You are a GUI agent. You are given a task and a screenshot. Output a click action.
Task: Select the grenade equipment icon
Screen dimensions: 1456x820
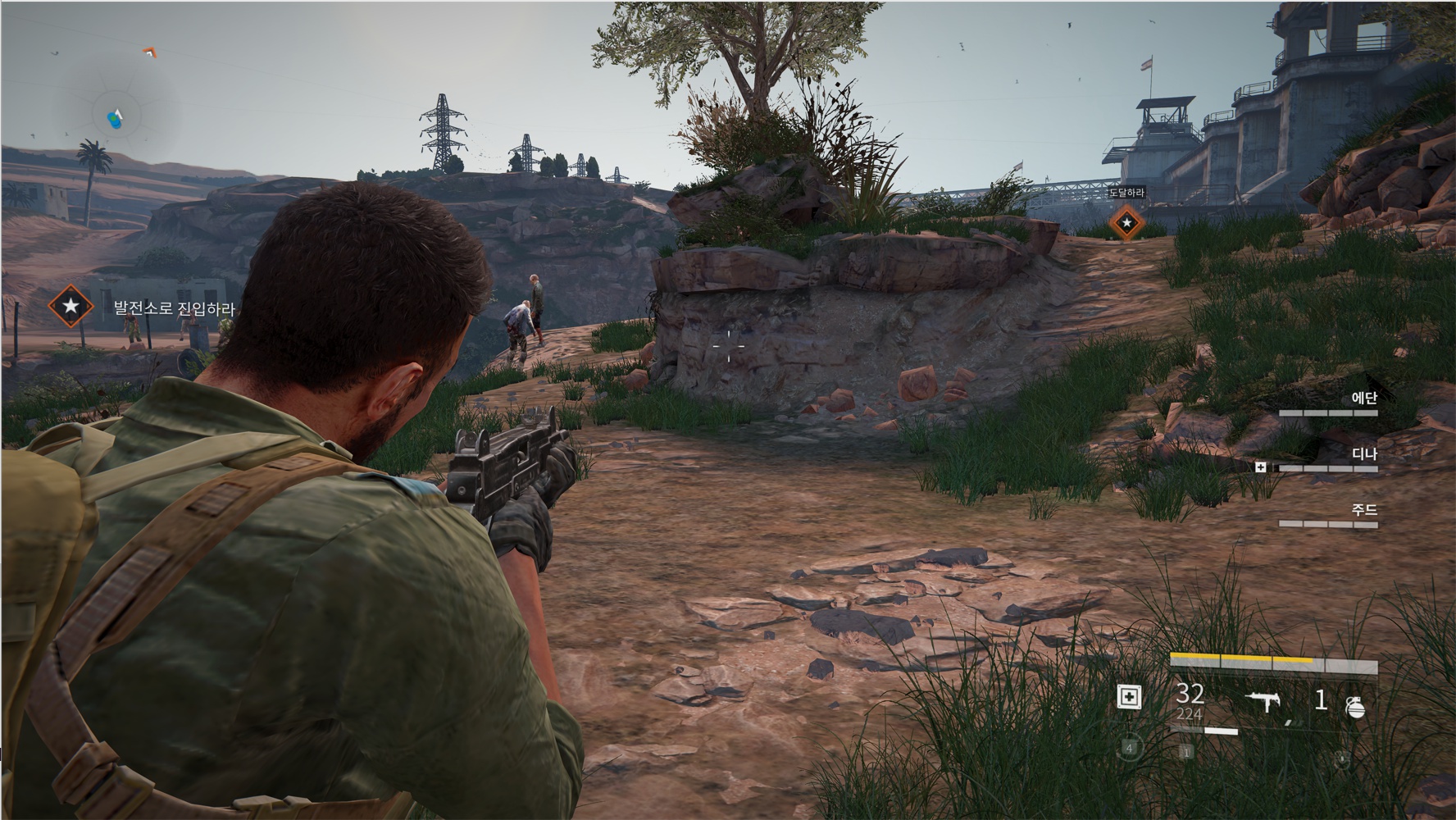point(1355,705)
